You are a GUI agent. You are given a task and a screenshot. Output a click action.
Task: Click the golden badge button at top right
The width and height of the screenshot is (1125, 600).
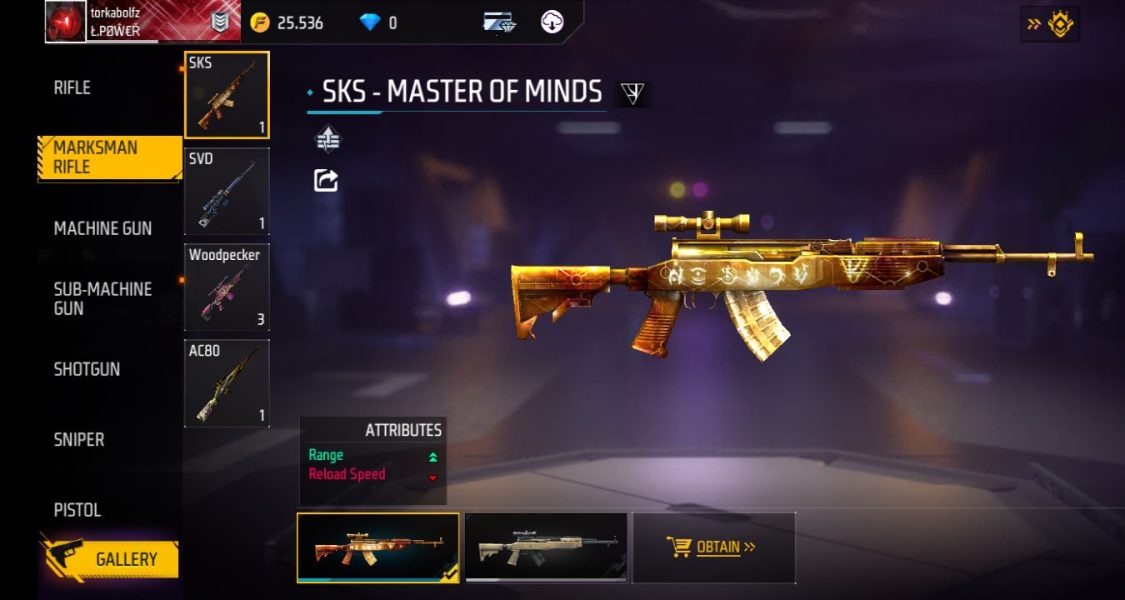pos(1050,24)
